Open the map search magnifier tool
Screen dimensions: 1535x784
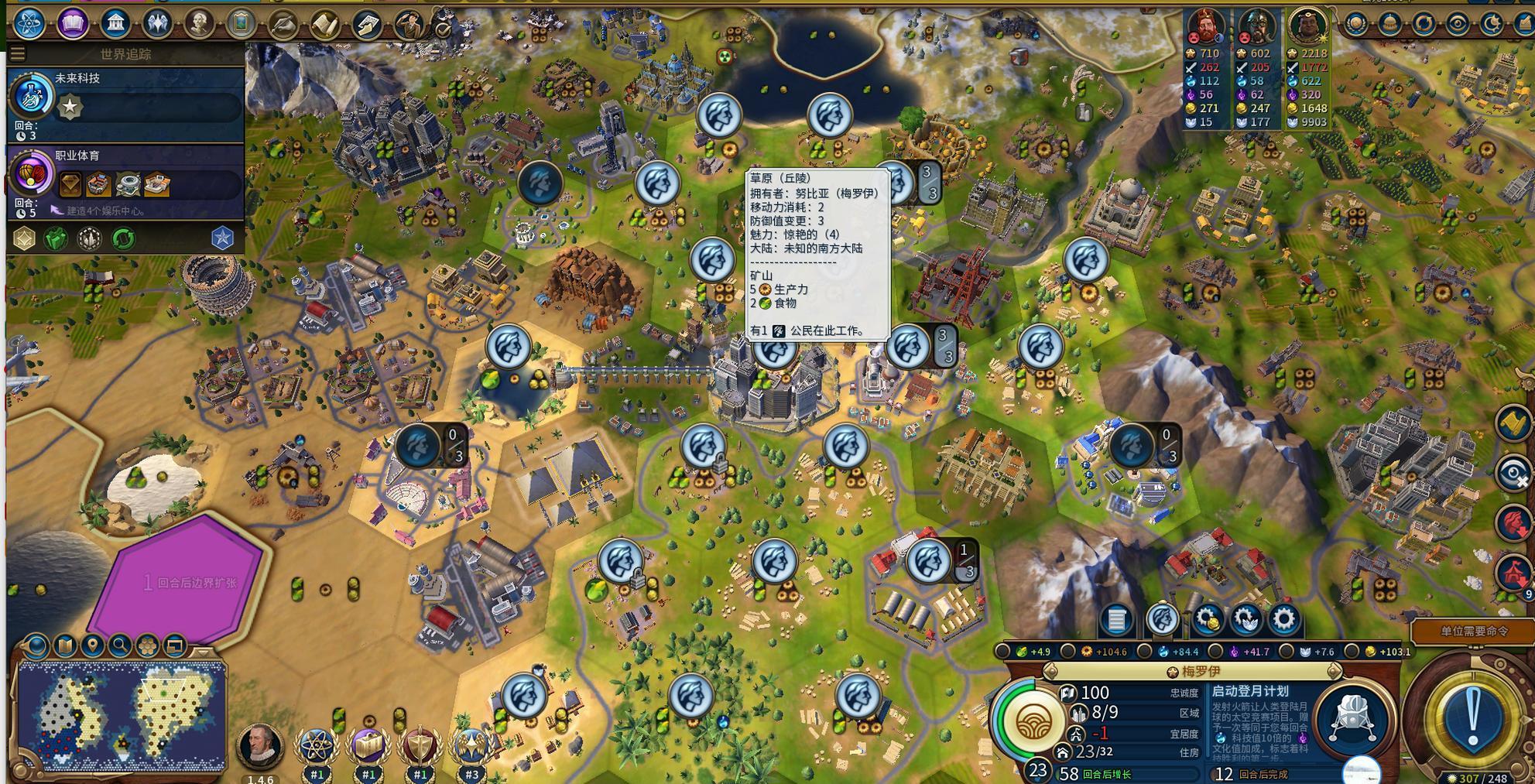(x=119, y=645)
